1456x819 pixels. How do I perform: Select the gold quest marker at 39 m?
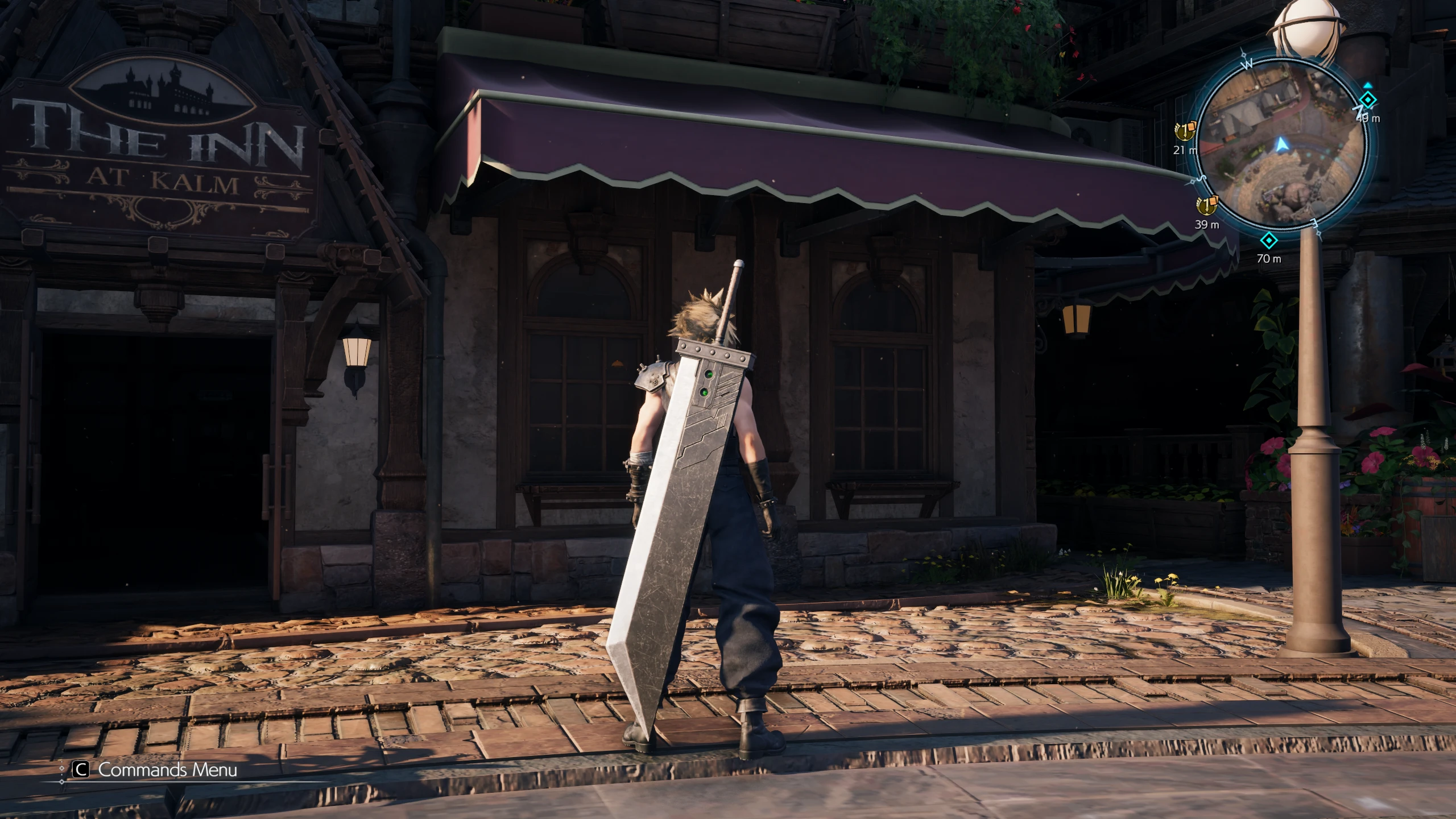point(1206,205)
